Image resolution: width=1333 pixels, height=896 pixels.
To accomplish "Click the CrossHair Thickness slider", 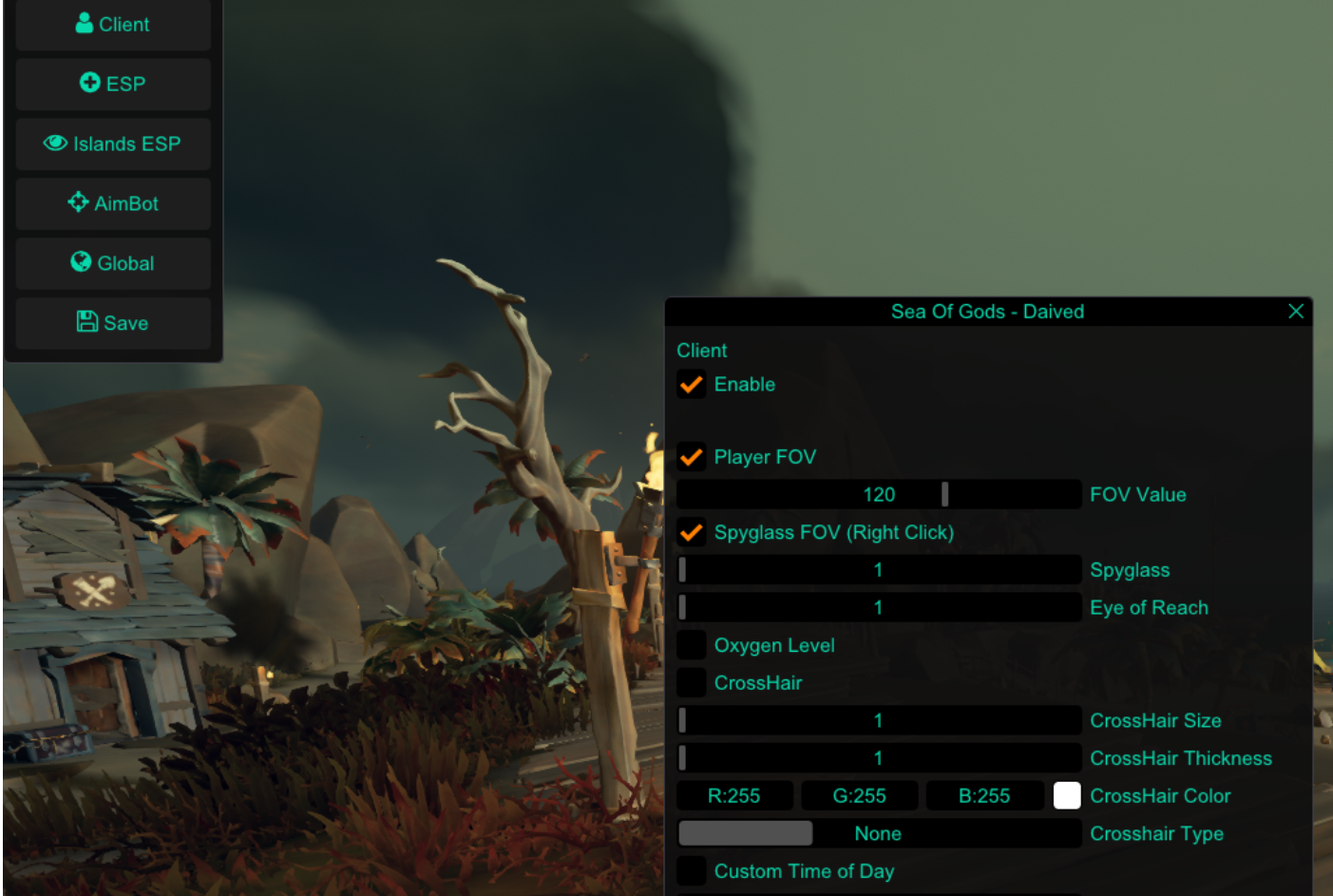I will [878, 758].
